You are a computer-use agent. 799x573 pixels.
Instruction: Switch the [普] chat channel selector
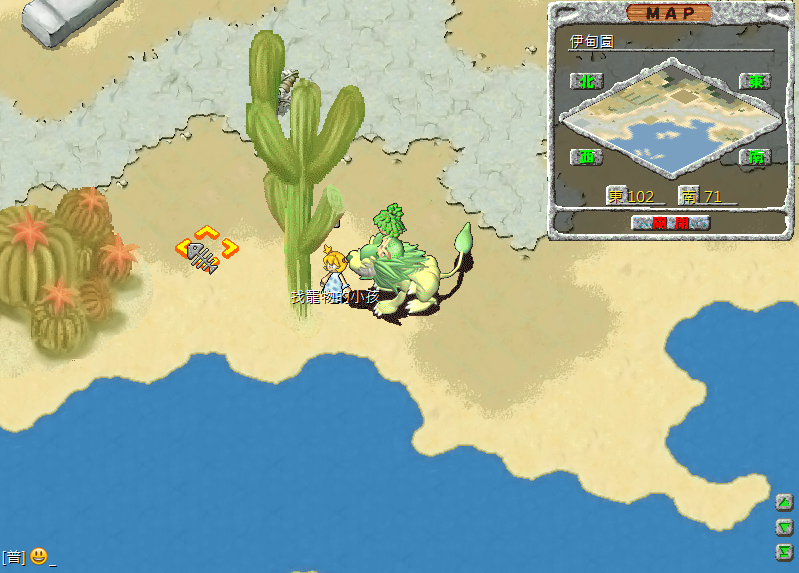click(x=13, y=557)
